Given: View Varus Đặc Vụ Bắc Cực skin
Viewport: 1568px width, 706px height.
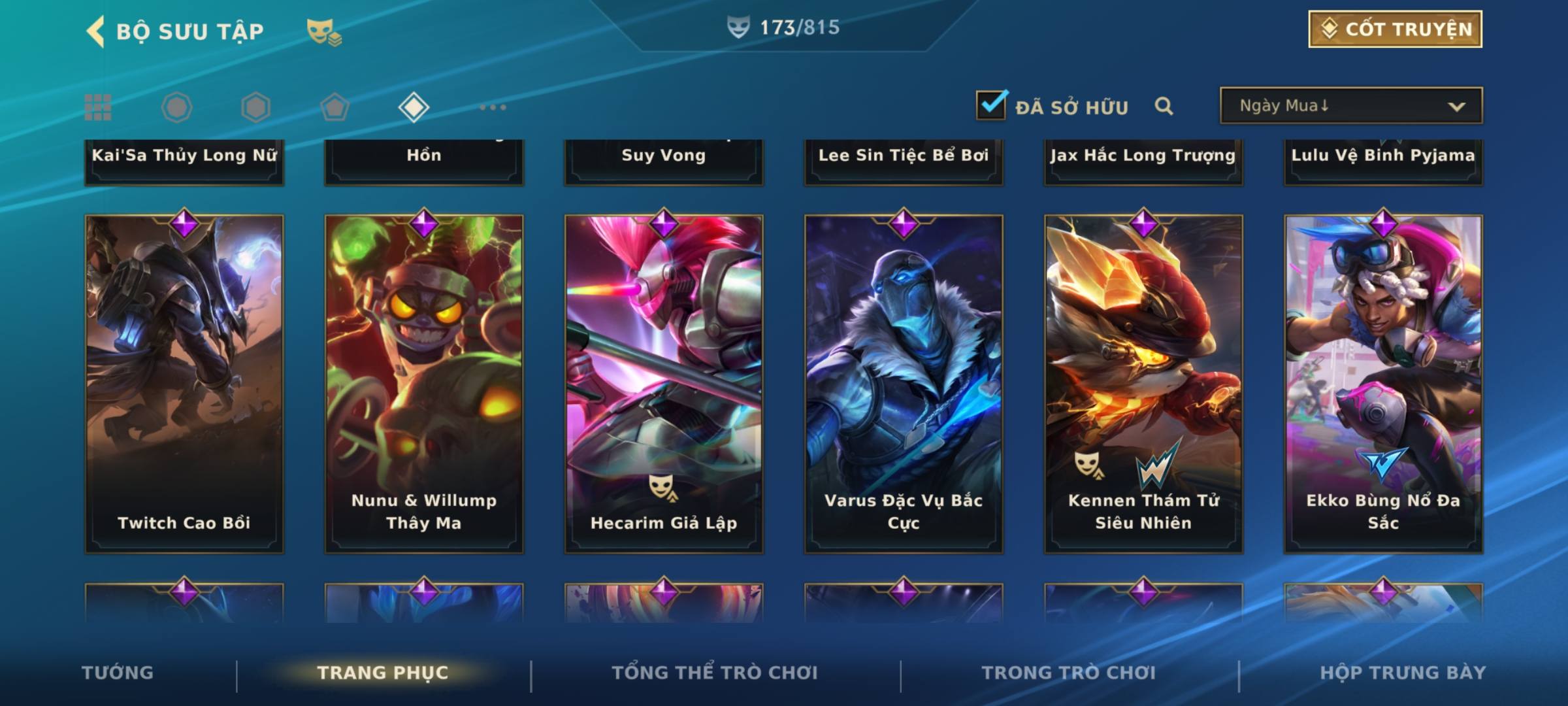Looking at the screenshot, I should tap(904, 384).
